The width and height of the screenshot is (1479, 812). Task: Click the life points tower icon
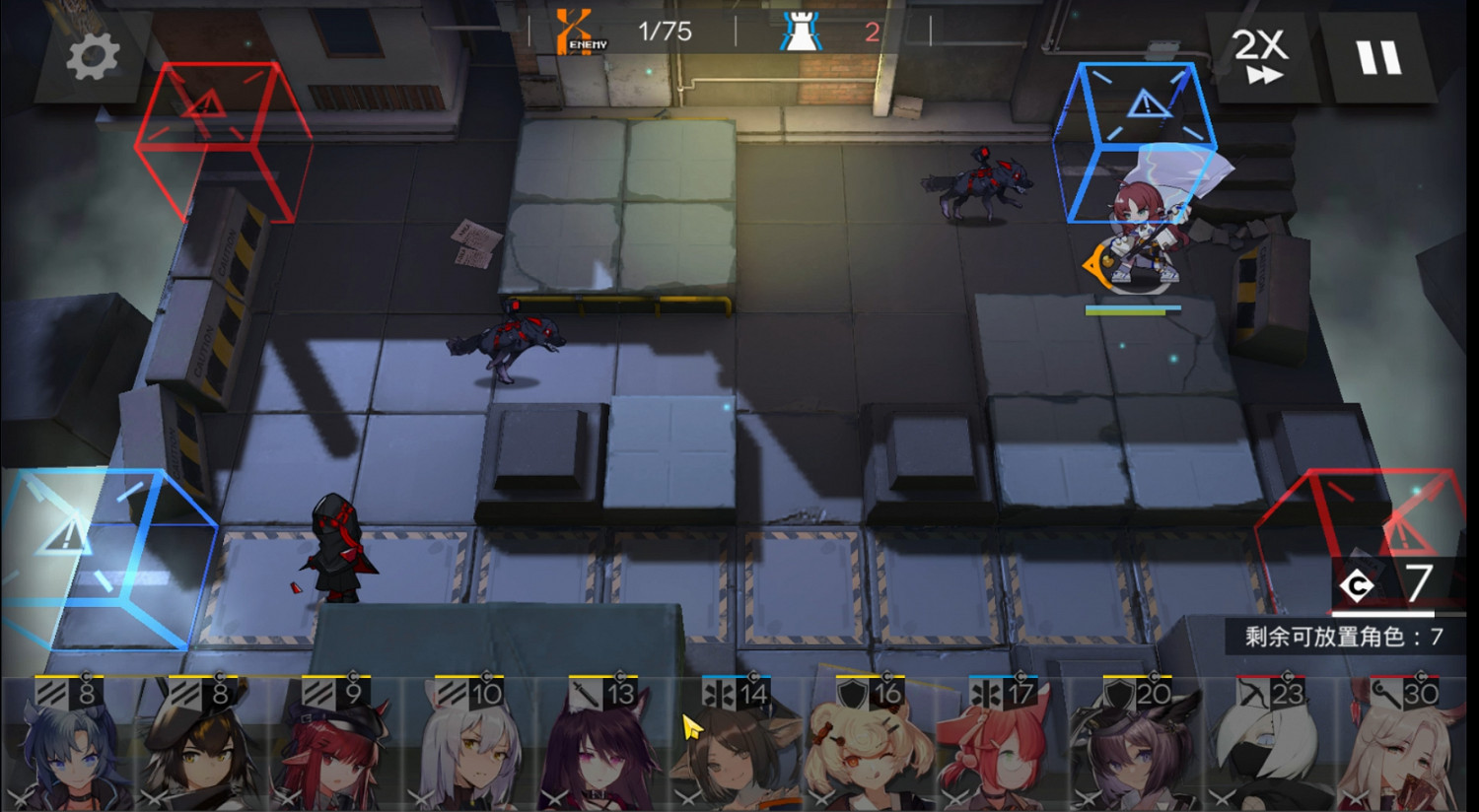tap(803, 32)
